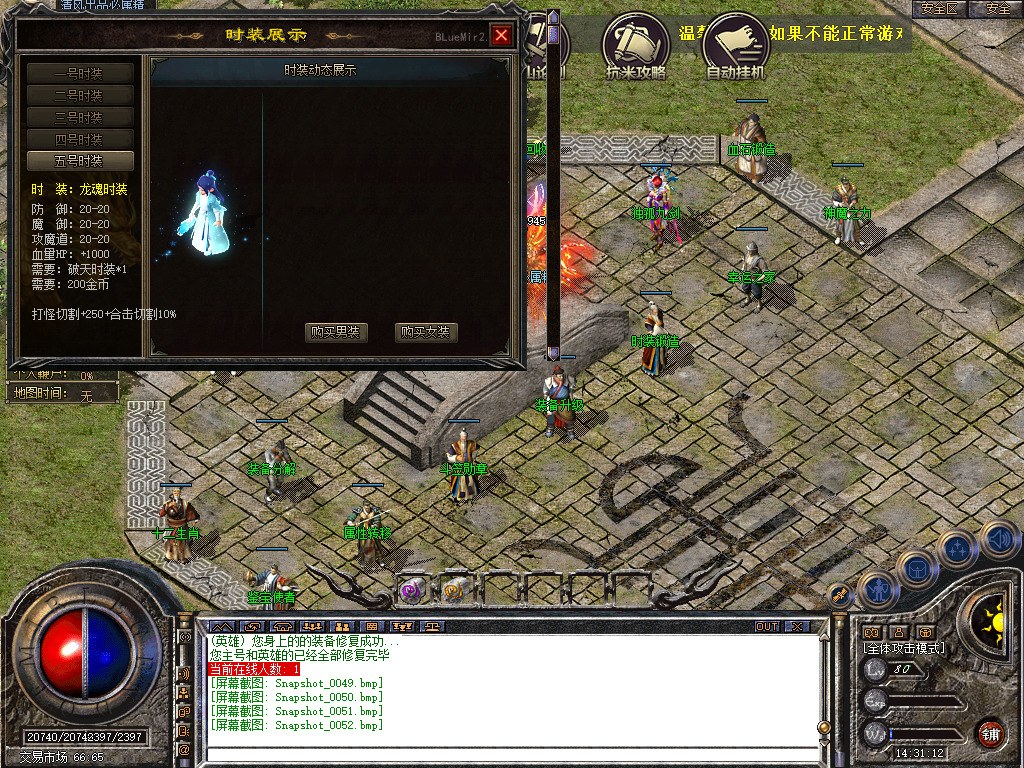
Task: Click the sound speaker round button
Action: [x=999, y=540]
